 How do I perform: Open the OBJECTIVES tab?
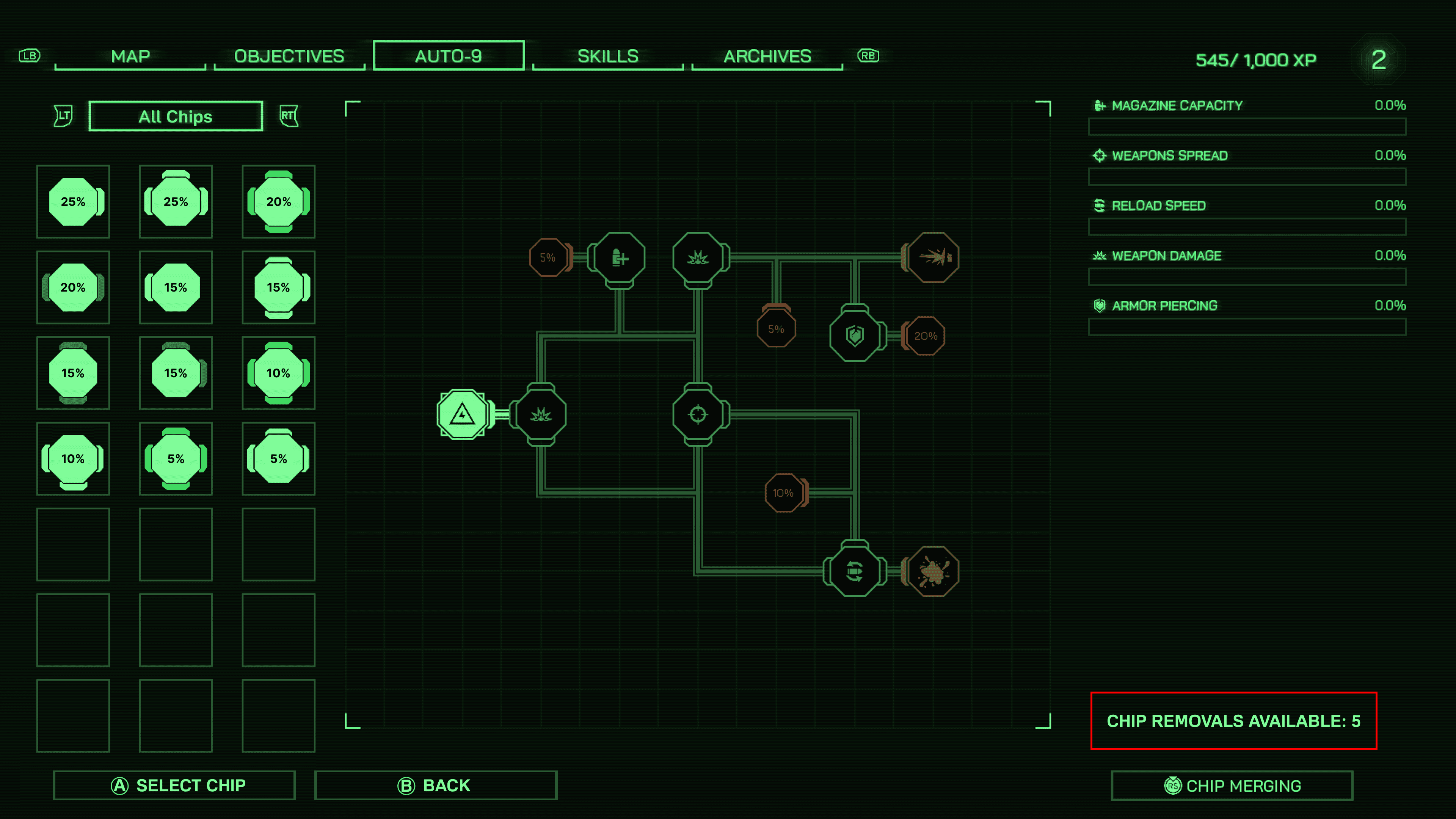pyautogui.click(x=289, y=56)
